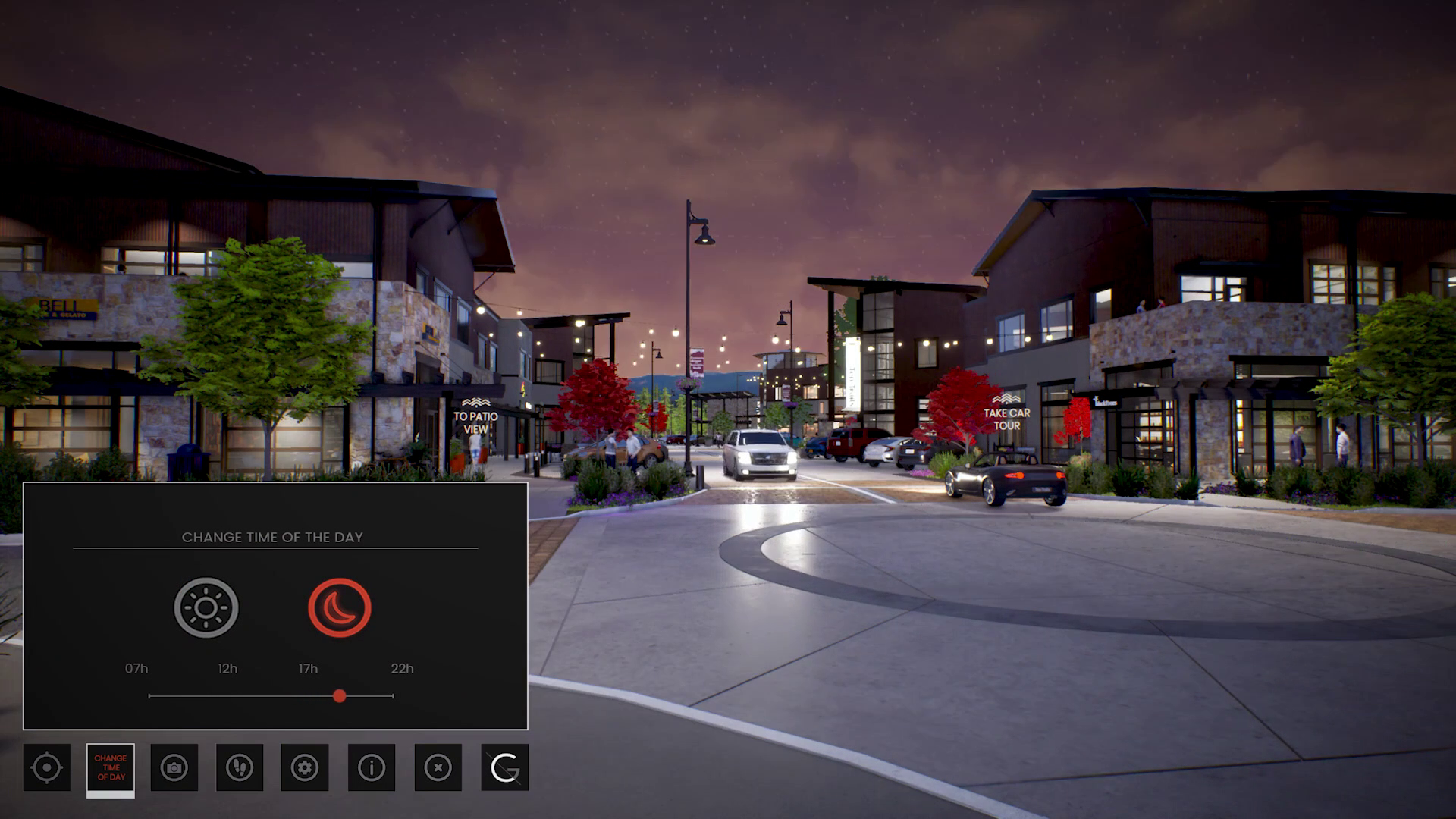Click the 12h mark on the time scale
The width and height of the screenshot is (1456, 819).
coord(227,669)
